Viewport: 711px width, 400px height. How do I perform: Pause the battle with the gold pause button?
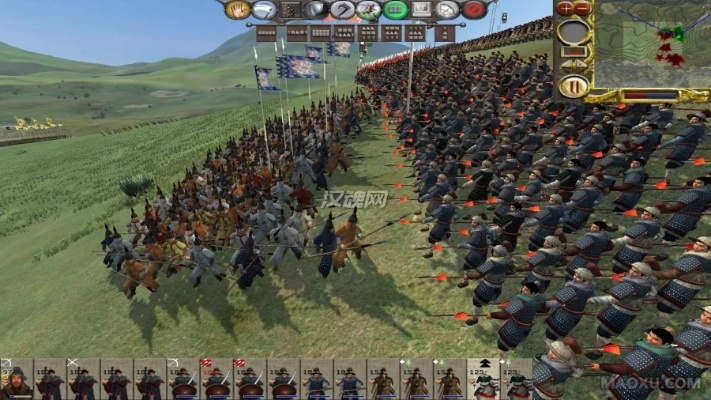coord(571,86)
